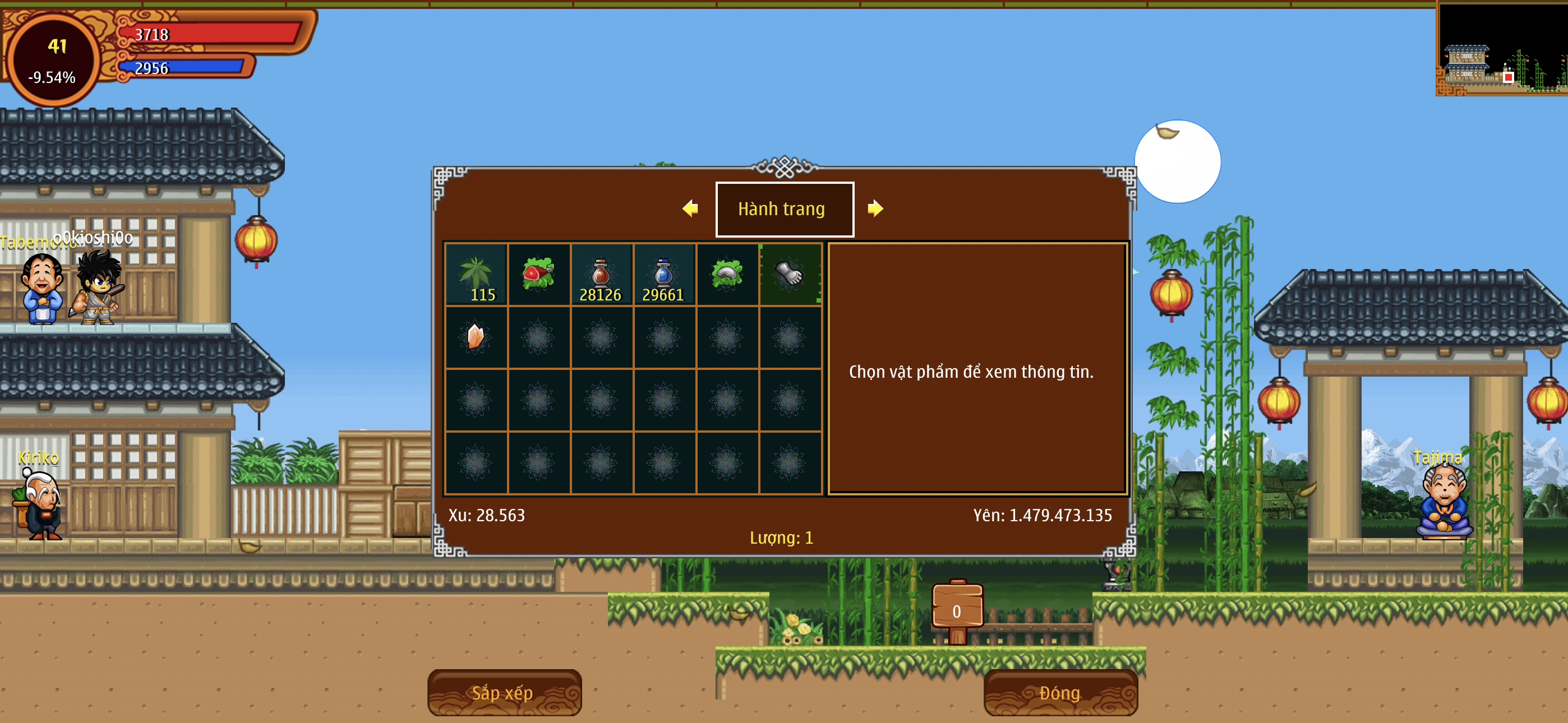1568x723 pixels.
Task: Click the Sắp xếp sort button
Action: (x=504, y=692)
